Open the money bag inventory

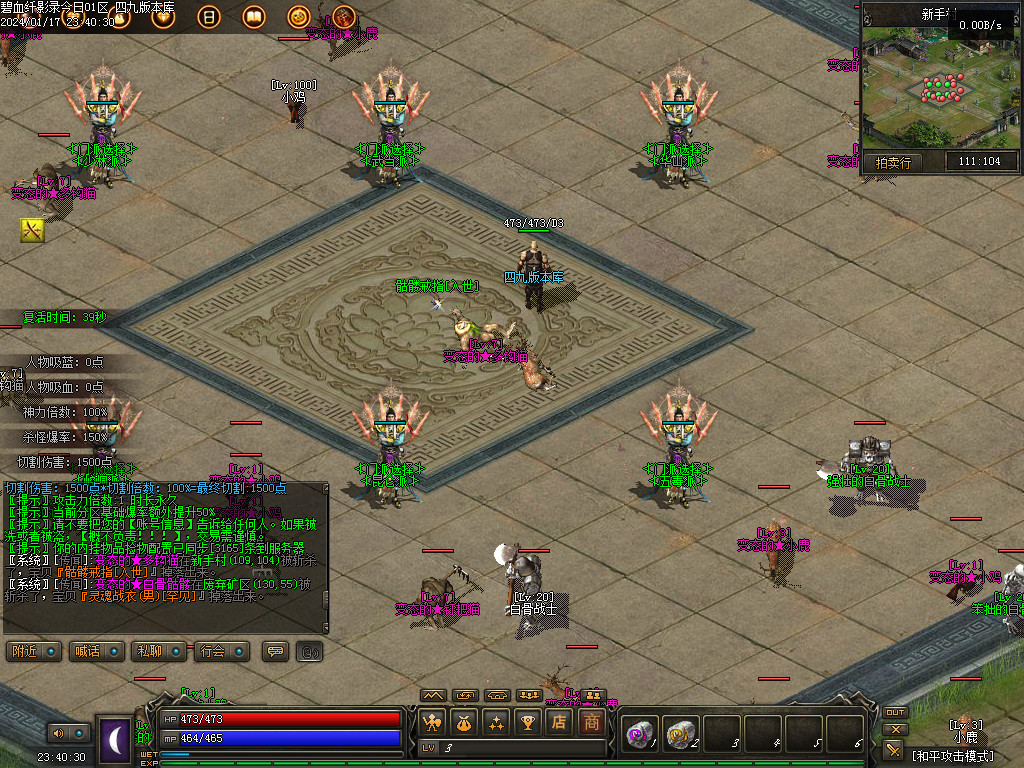(x=464, y=721)
